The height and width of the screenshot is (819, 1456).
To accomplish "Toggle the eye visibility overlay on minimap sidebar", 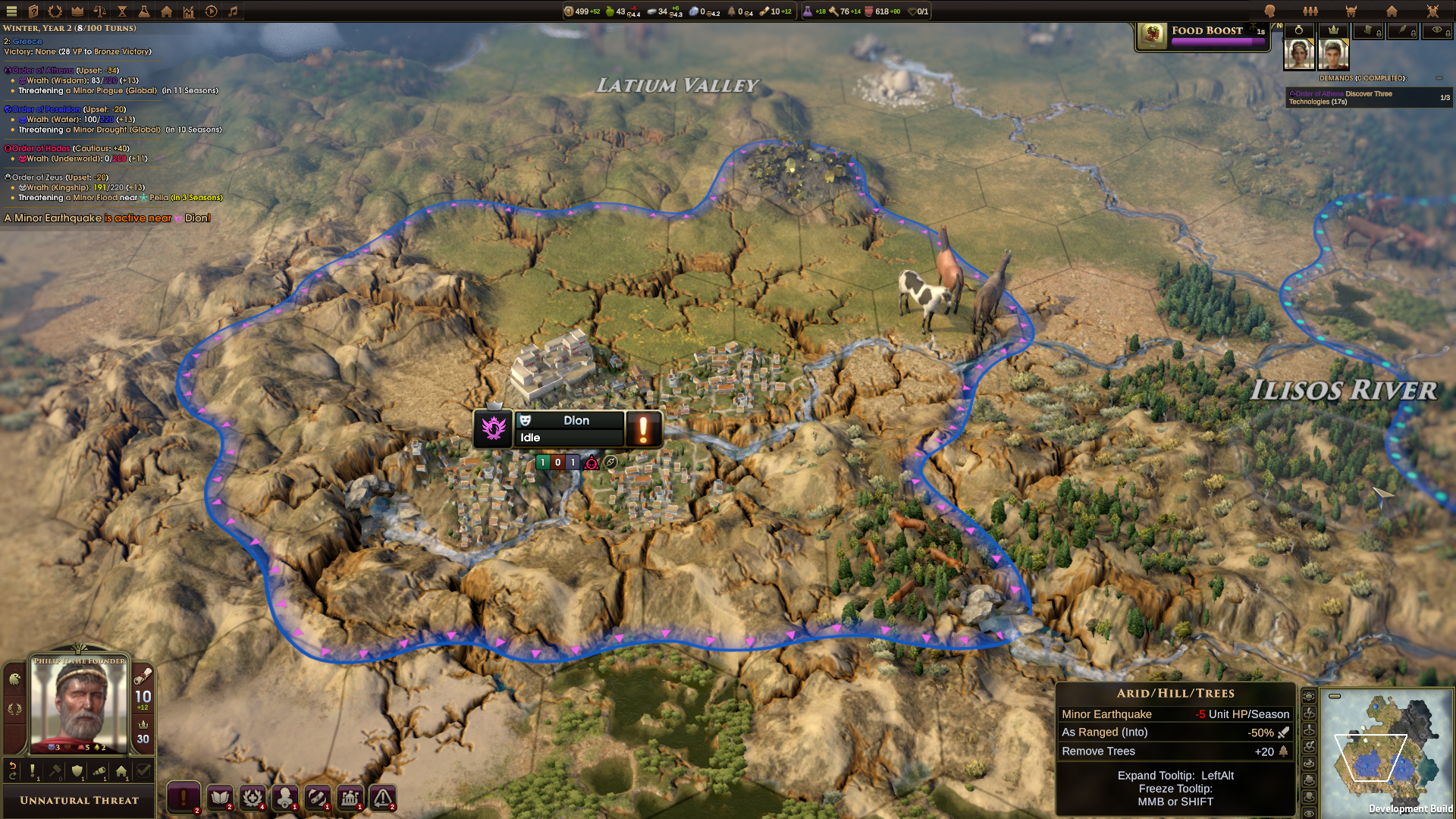I will coord(1309,813).
